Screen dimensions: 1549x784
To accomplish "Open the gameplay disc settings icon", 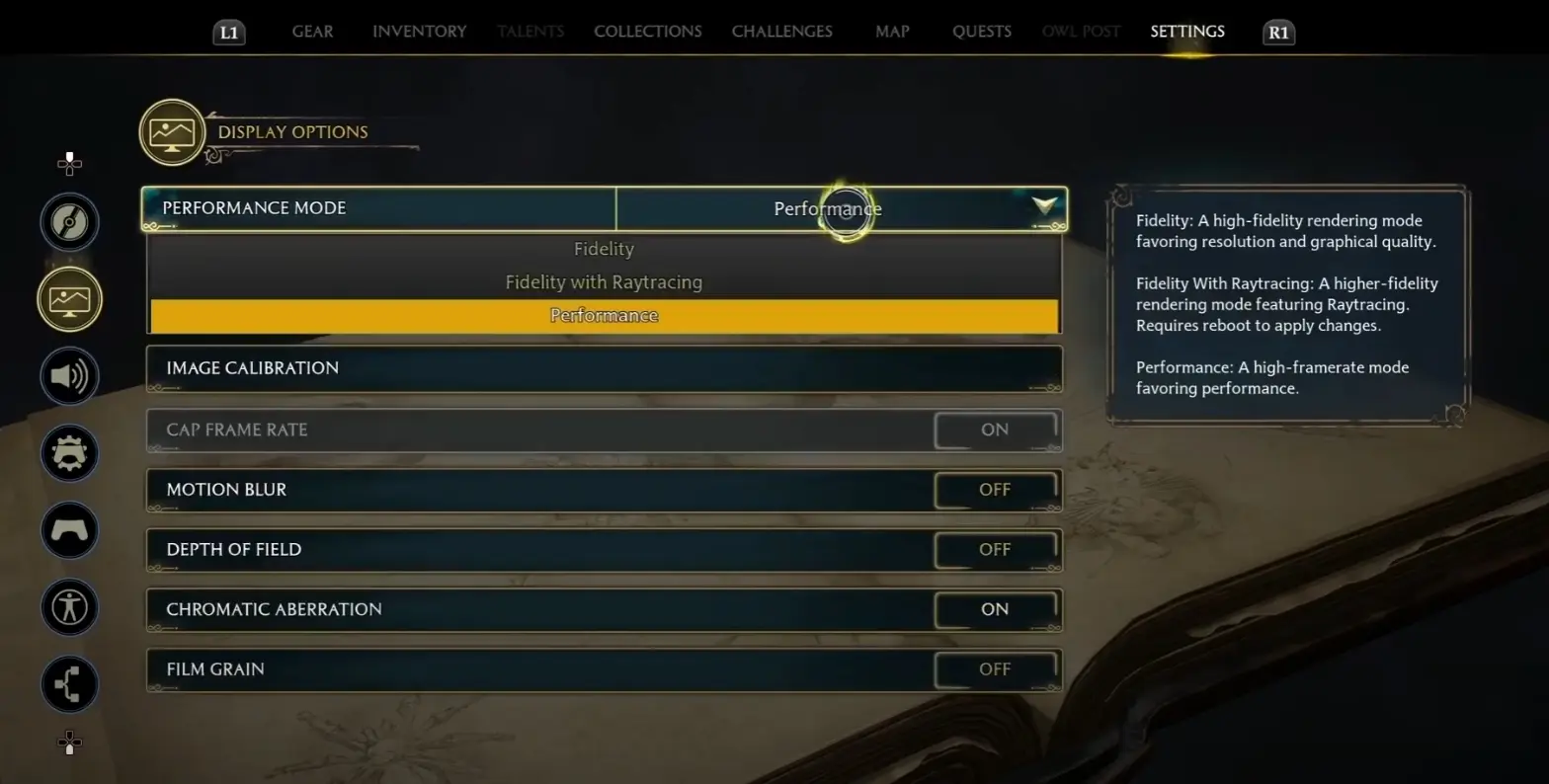I will (69, 221).
